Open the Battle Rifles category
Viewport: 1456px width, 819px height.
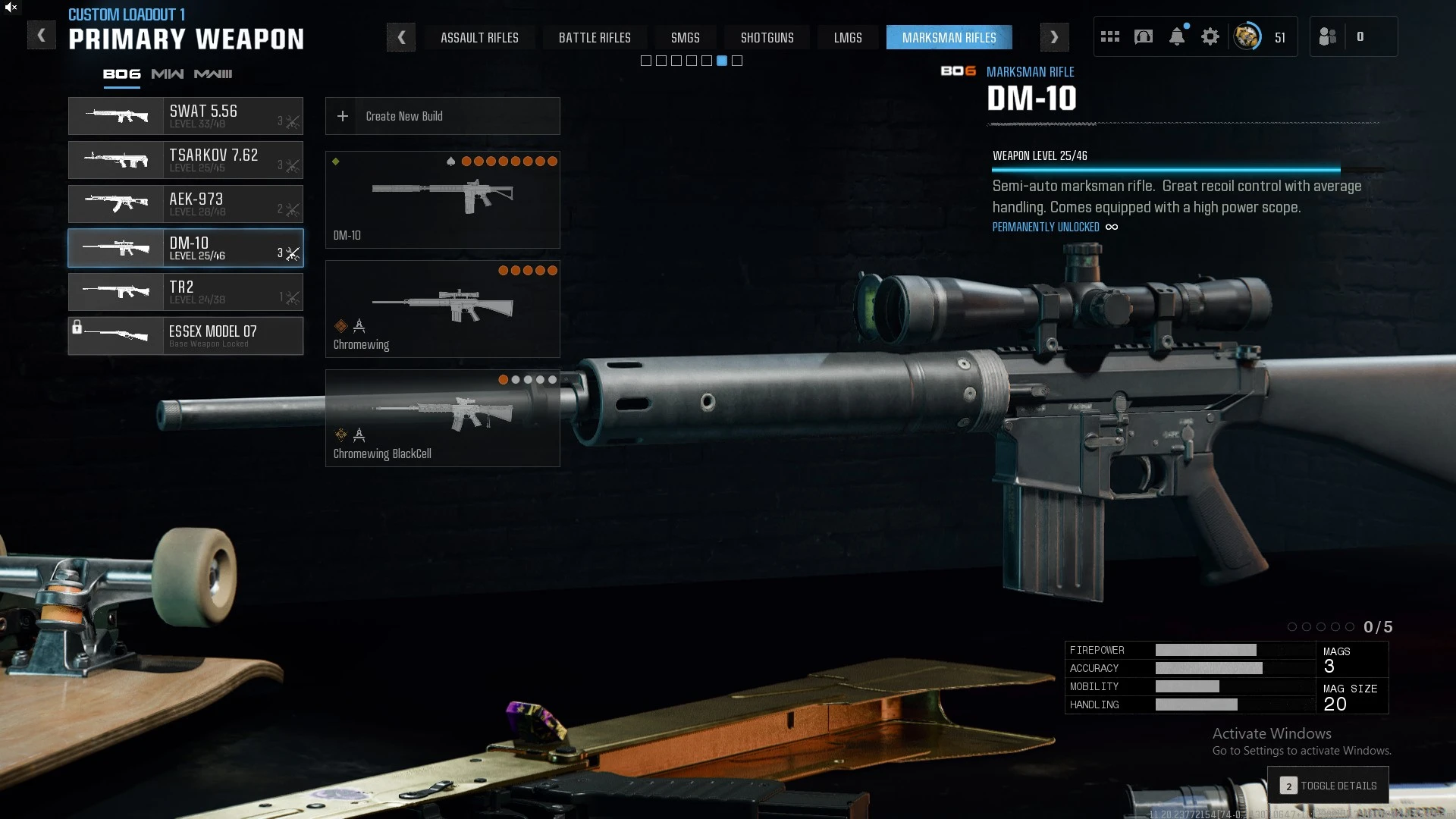pyautogui.click(x=595, y=37)
